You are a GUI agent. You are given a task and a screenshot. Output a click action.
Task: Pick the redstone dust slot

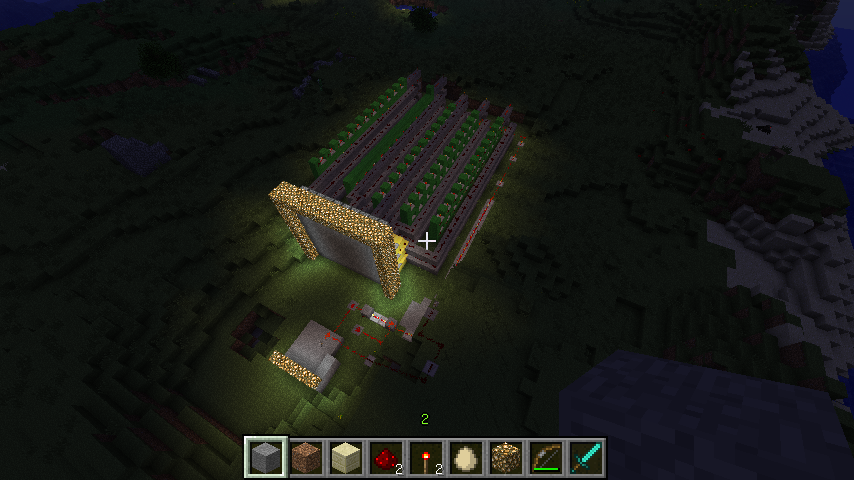pyautogui.click(x=386, y=457)
